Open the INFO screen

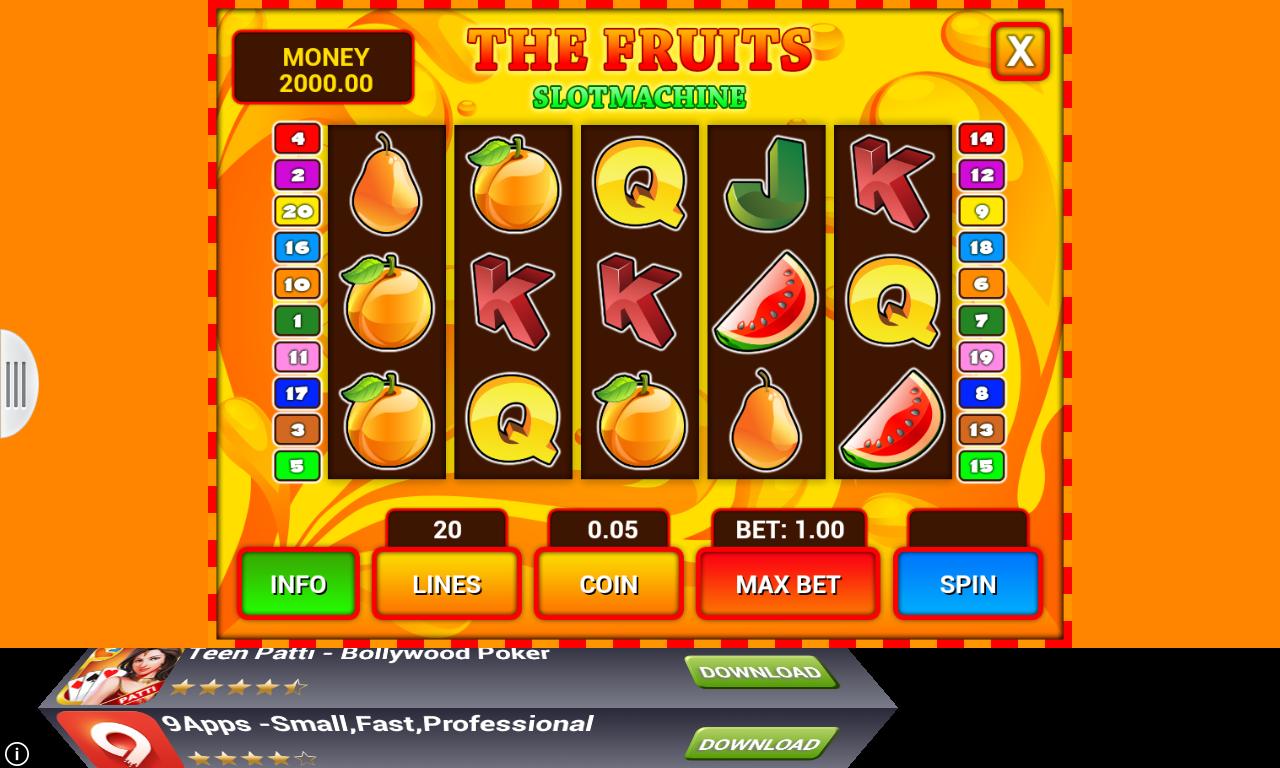point(298,583)
